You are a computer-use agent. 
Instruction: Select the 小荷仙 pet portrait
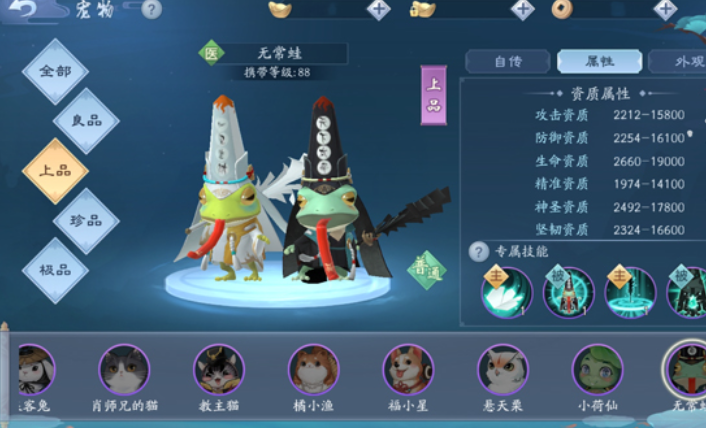pos(597,372)
